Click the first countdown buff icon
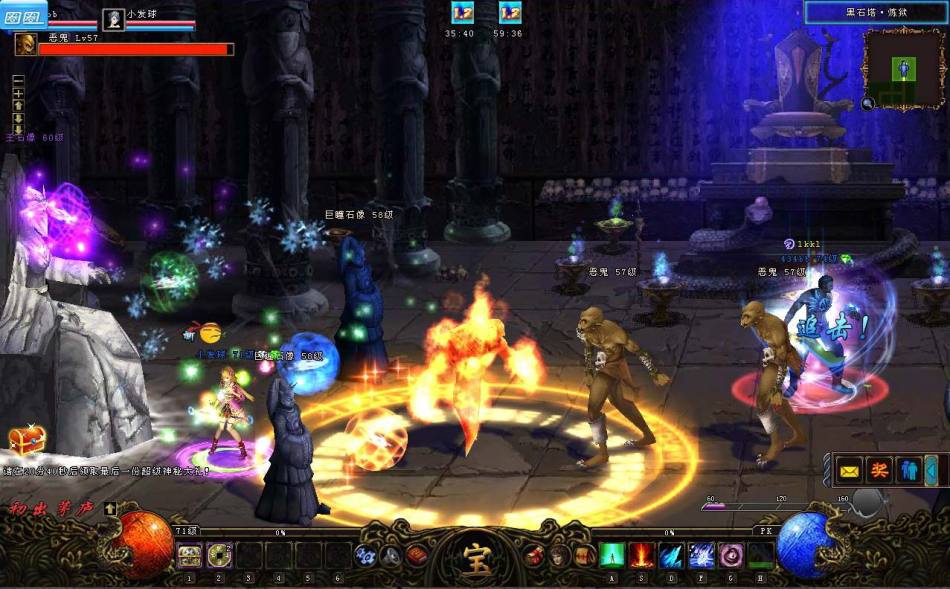 462,12
